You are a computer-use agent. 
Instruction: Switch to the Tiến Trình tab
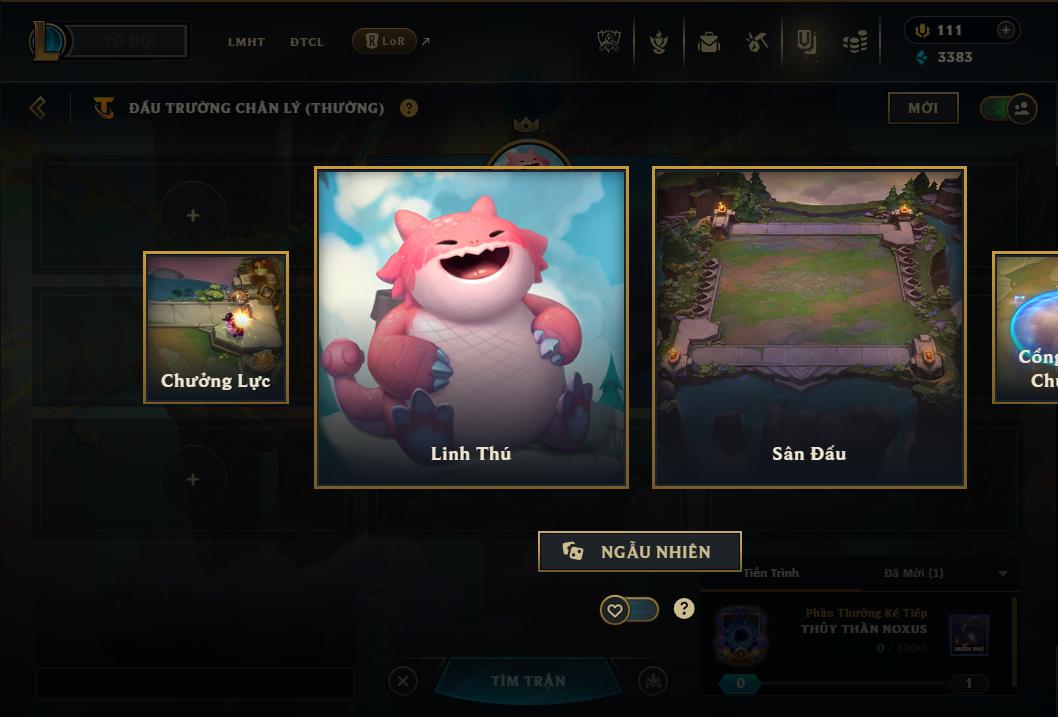point(770,573)
